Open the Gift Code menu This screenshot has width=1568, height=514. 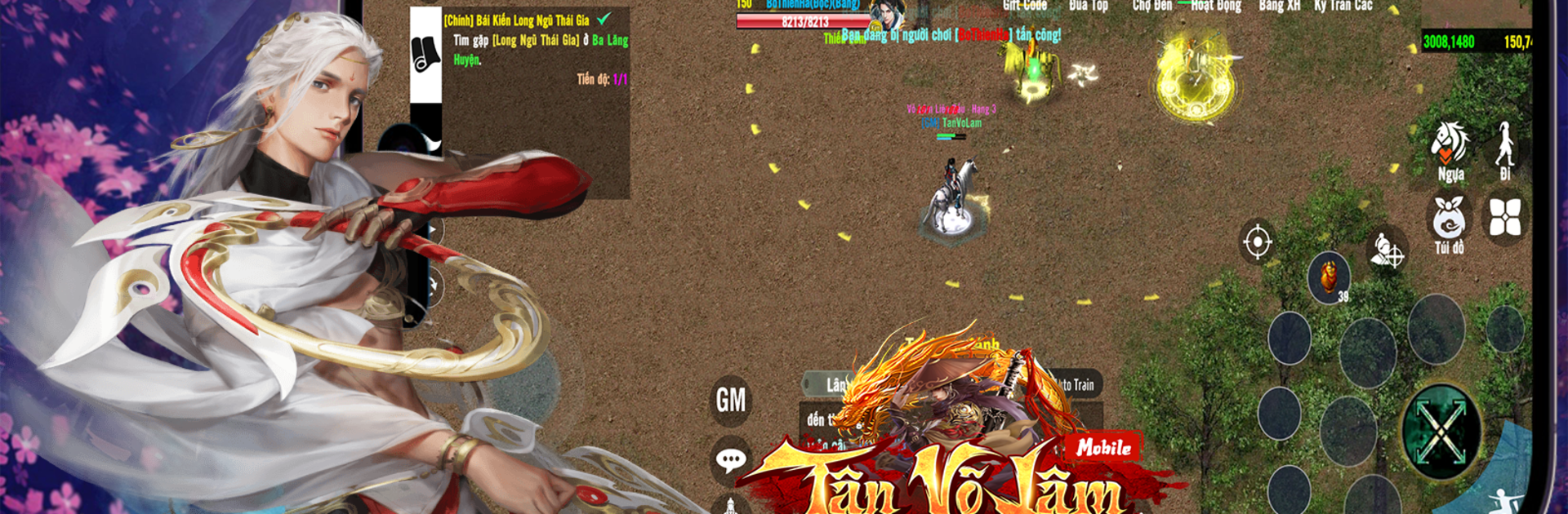pos(1025,6)
